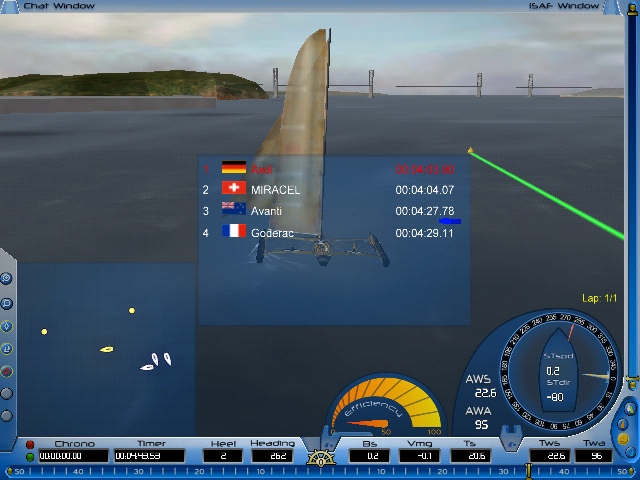Select MIRACEL in the race standings
This screenshot has width=640, height=480.
275,190
